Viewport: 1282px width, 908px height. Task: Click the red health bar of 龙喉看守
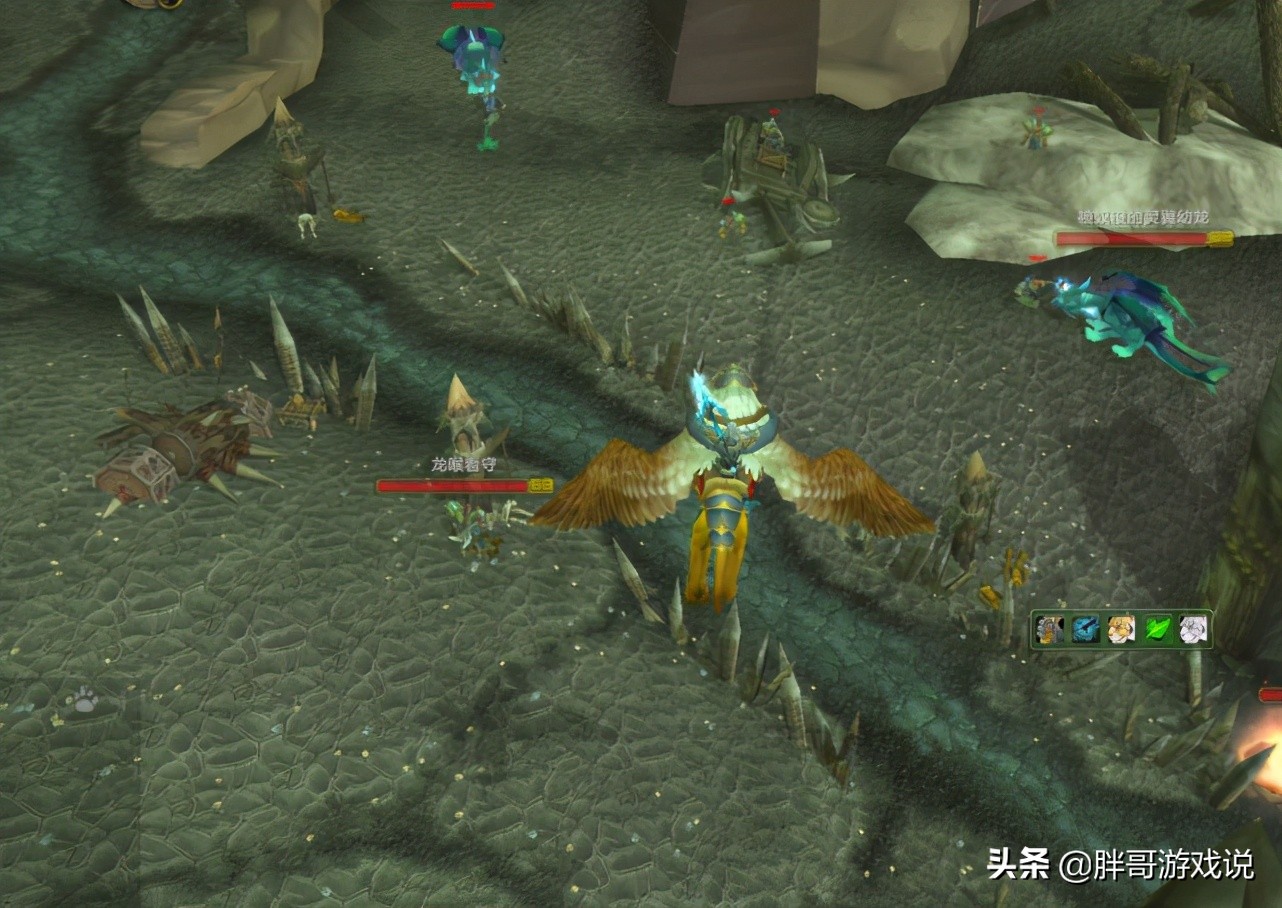point(455,486)
